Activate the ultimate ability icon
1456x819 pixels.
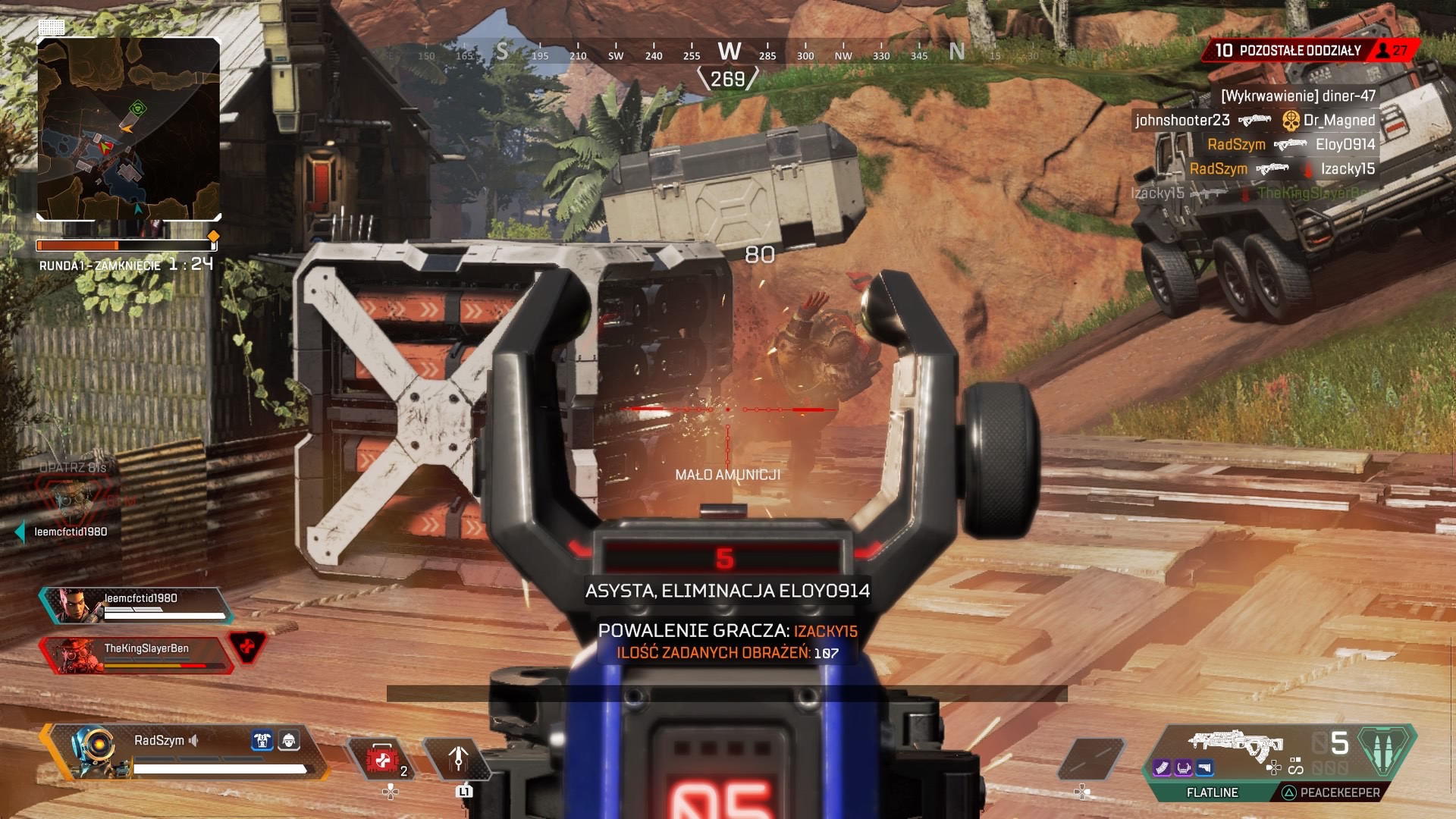click(x=1383, y=749)
